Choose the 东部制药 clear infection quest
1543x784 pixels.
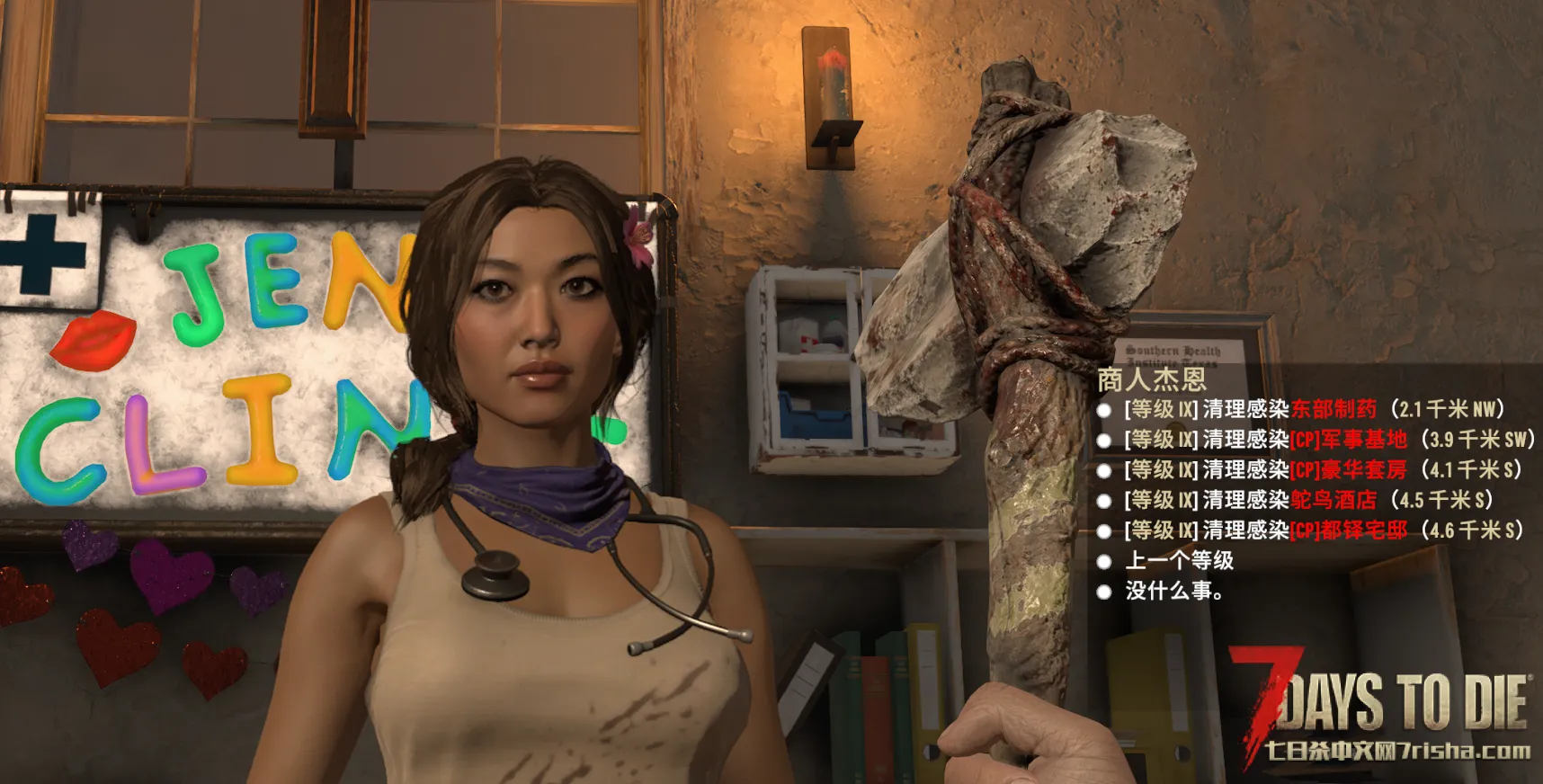(x=1313, y=410)
